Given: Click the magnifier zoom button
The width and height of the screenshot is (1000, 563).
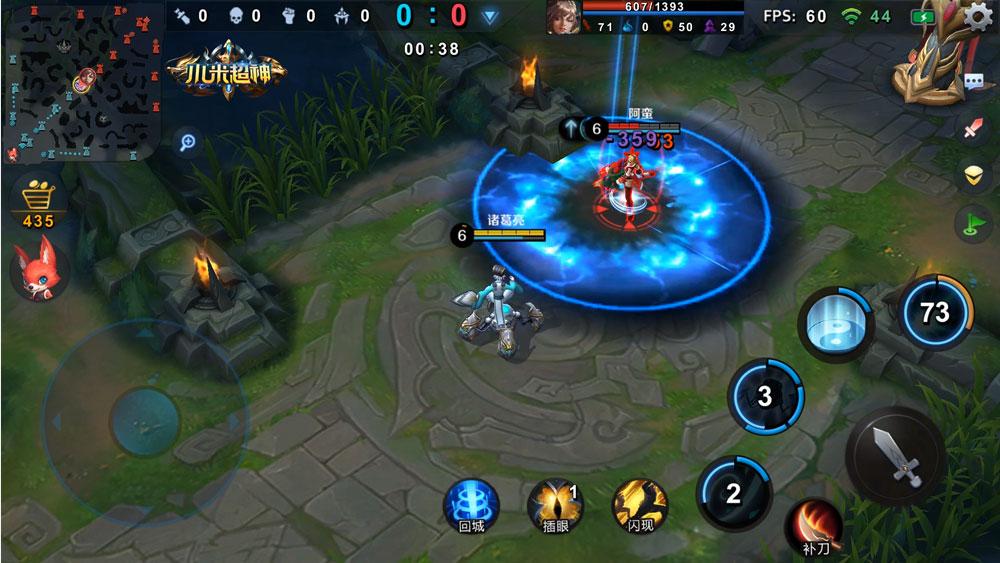Looking at the screenshot, I should coord(187,142).
